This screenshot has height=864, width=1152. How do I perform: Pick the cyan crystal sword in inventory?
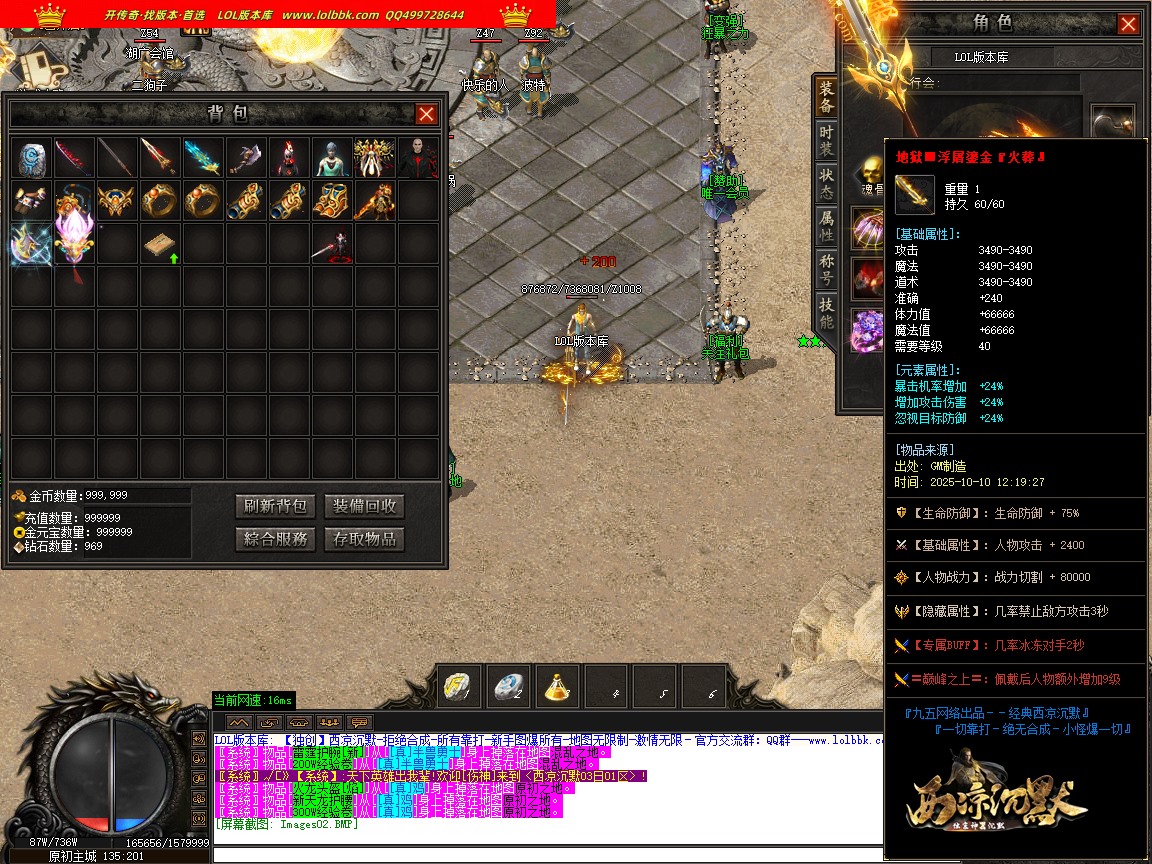203,158
